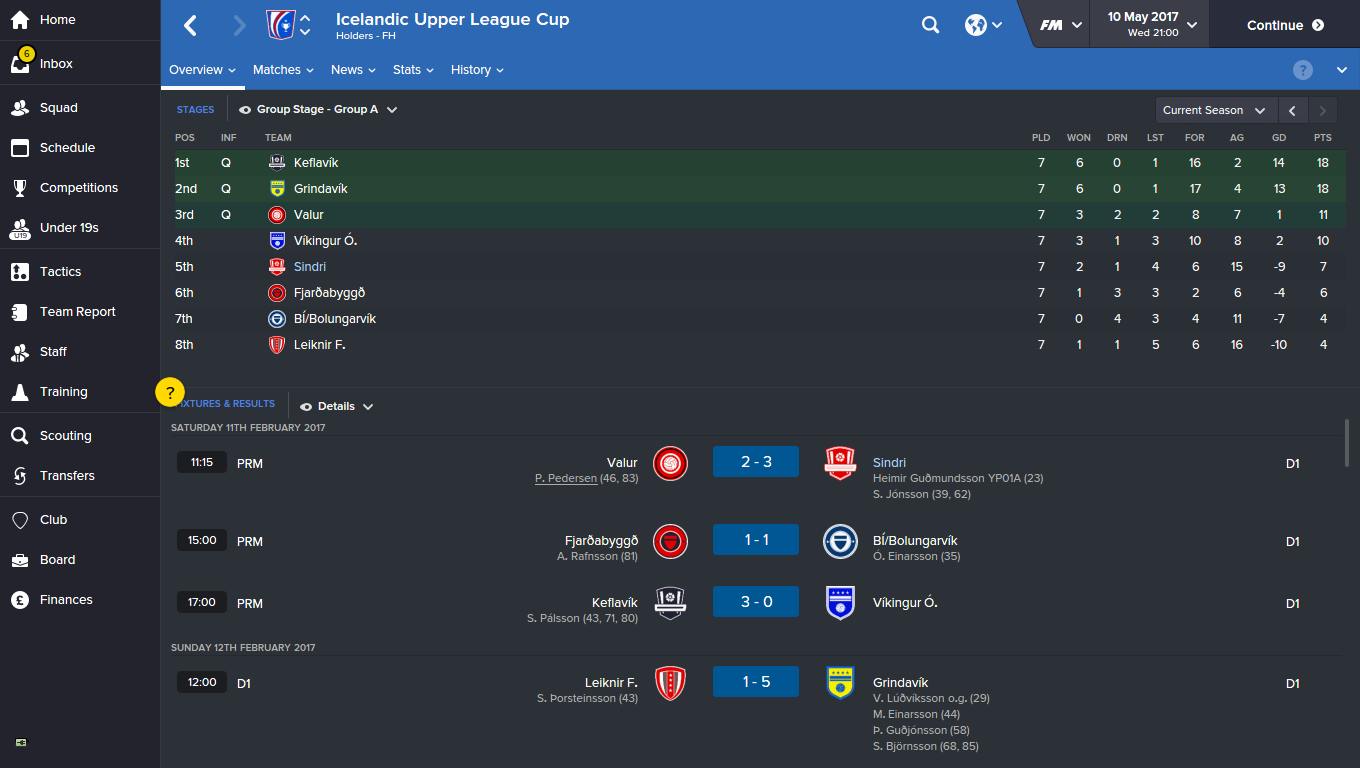Open P. Pedersen's player profile link
The width and height of the screenshot is (1360, 768).
[x=564, y=478]
